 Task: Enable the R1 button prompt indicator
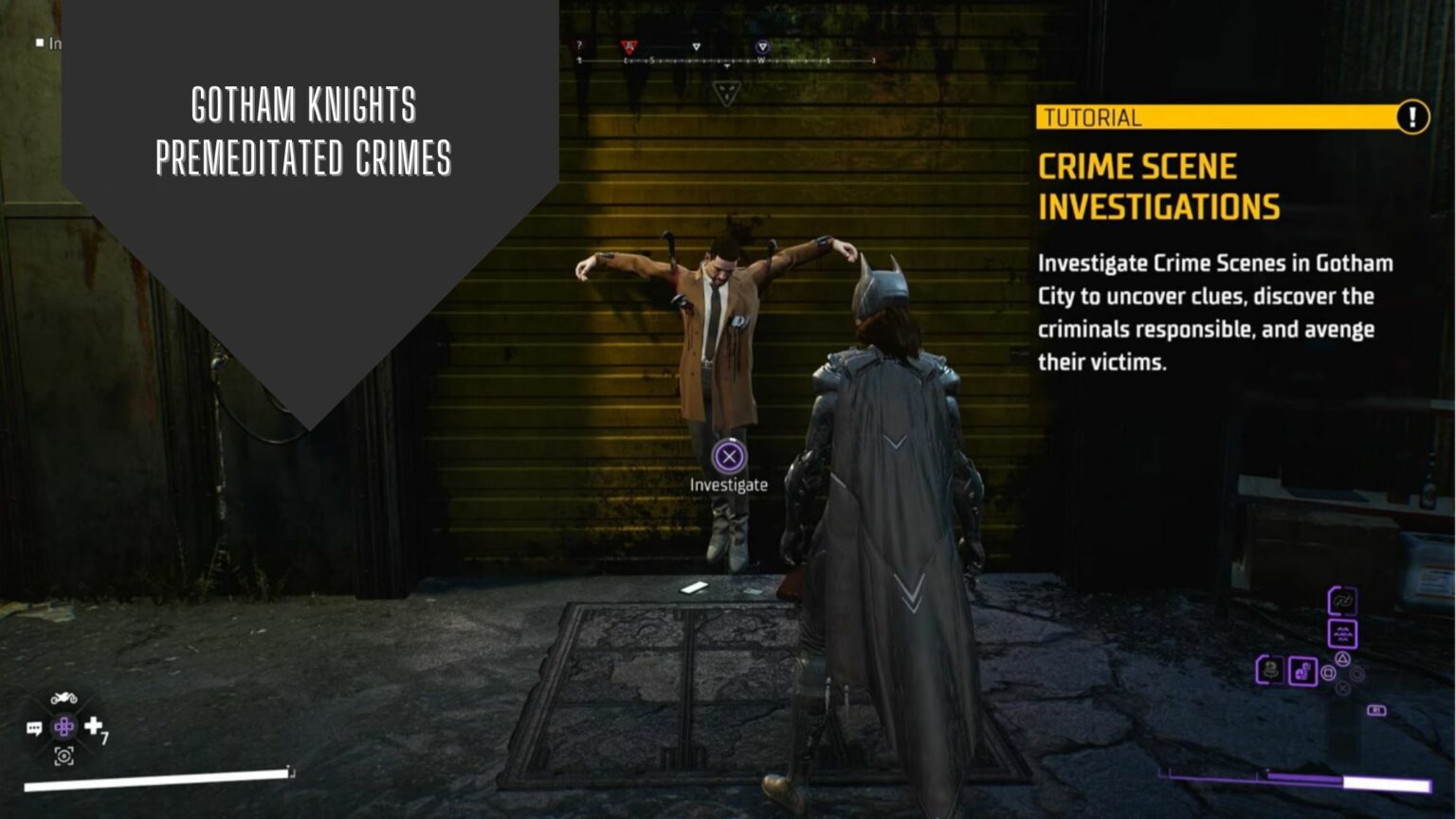1376,710
